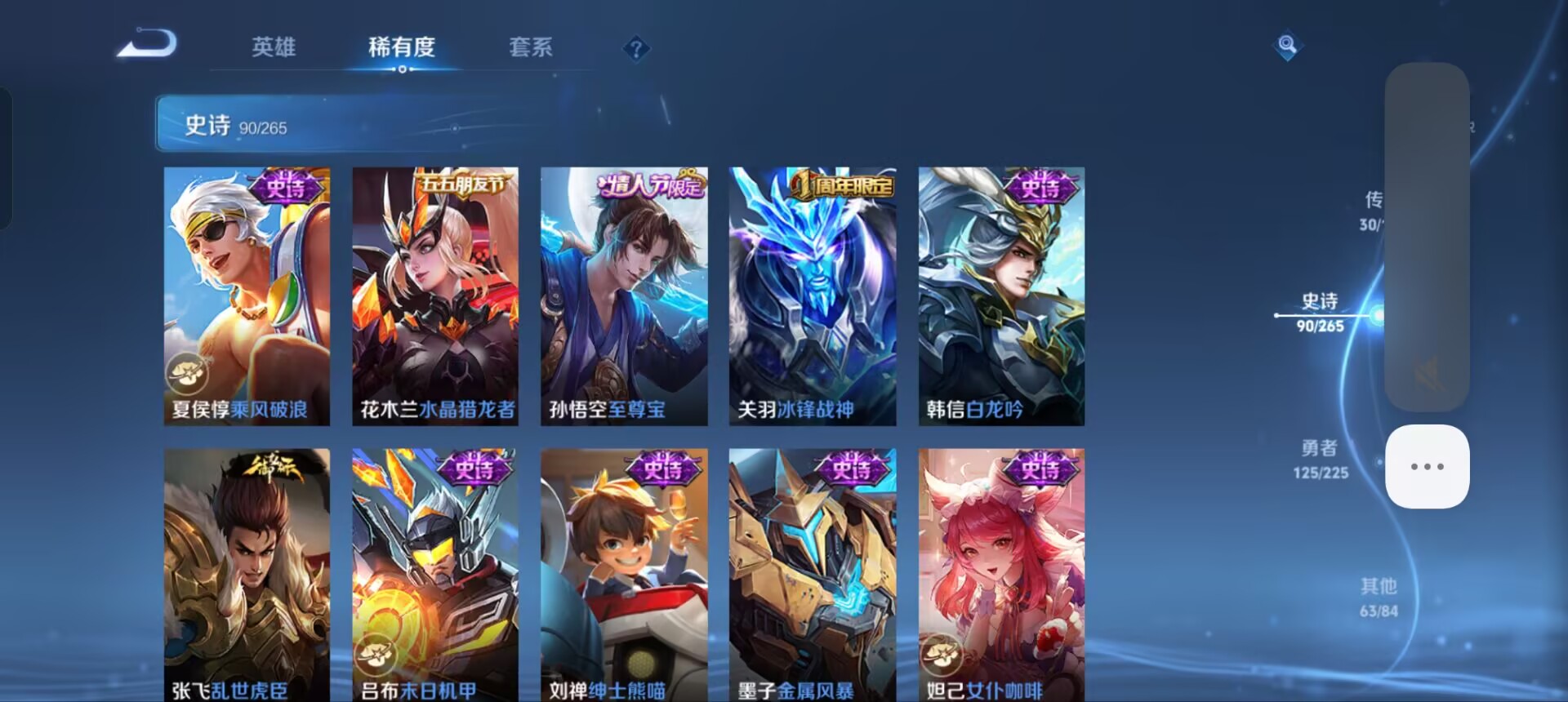The image size is (1568, 702).
Task: Open the 关羽冰锋战神 skin card
Action: (812, 294)
